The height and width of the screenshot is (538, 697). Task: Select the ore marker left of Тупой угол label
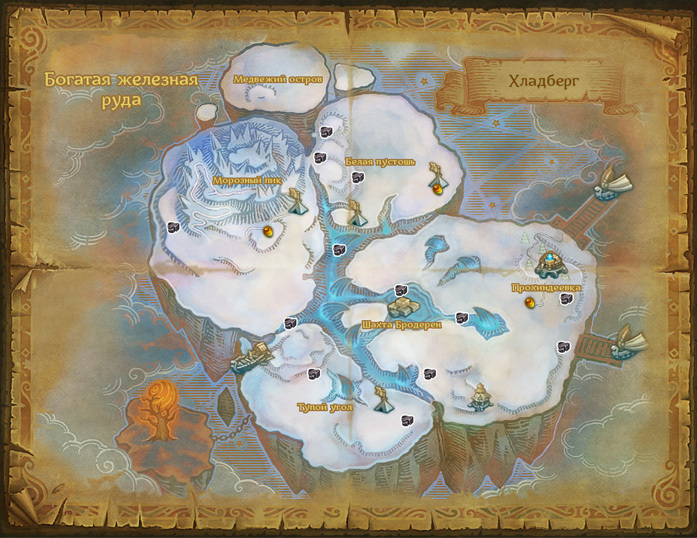point(313,374)
